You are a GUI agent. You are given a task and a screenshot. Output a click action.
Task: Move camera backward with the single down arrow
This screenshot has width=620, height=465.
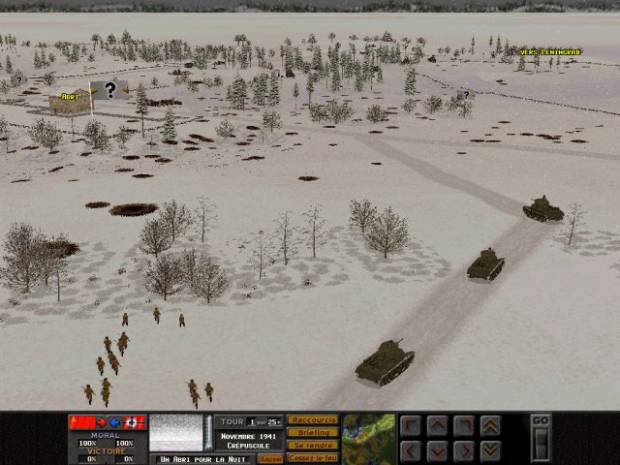(436, 450)
